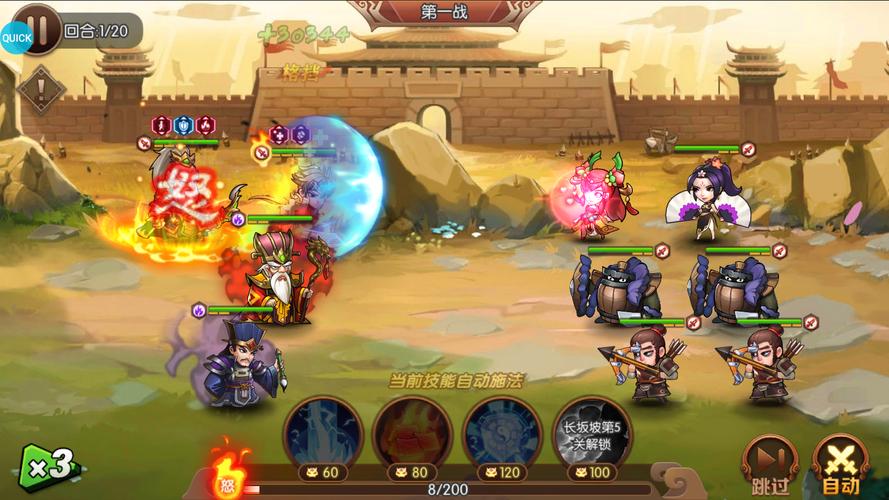Use the fire skill costing 80 rage

[410, 433]
